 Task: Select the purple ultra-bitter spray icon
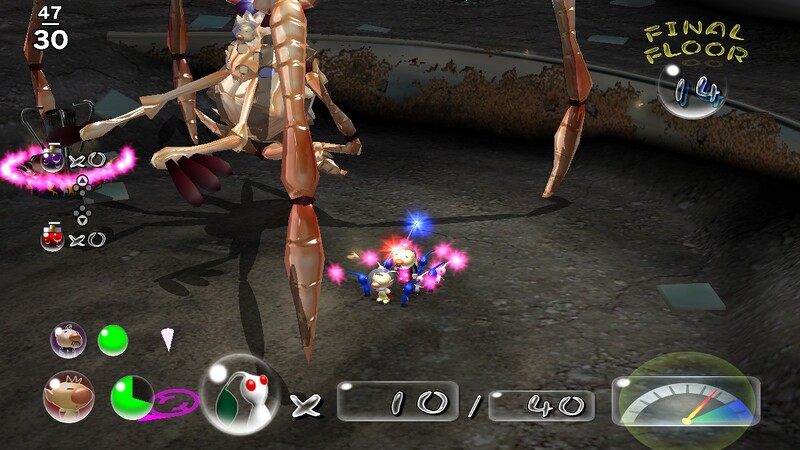(x=51, y=158)
